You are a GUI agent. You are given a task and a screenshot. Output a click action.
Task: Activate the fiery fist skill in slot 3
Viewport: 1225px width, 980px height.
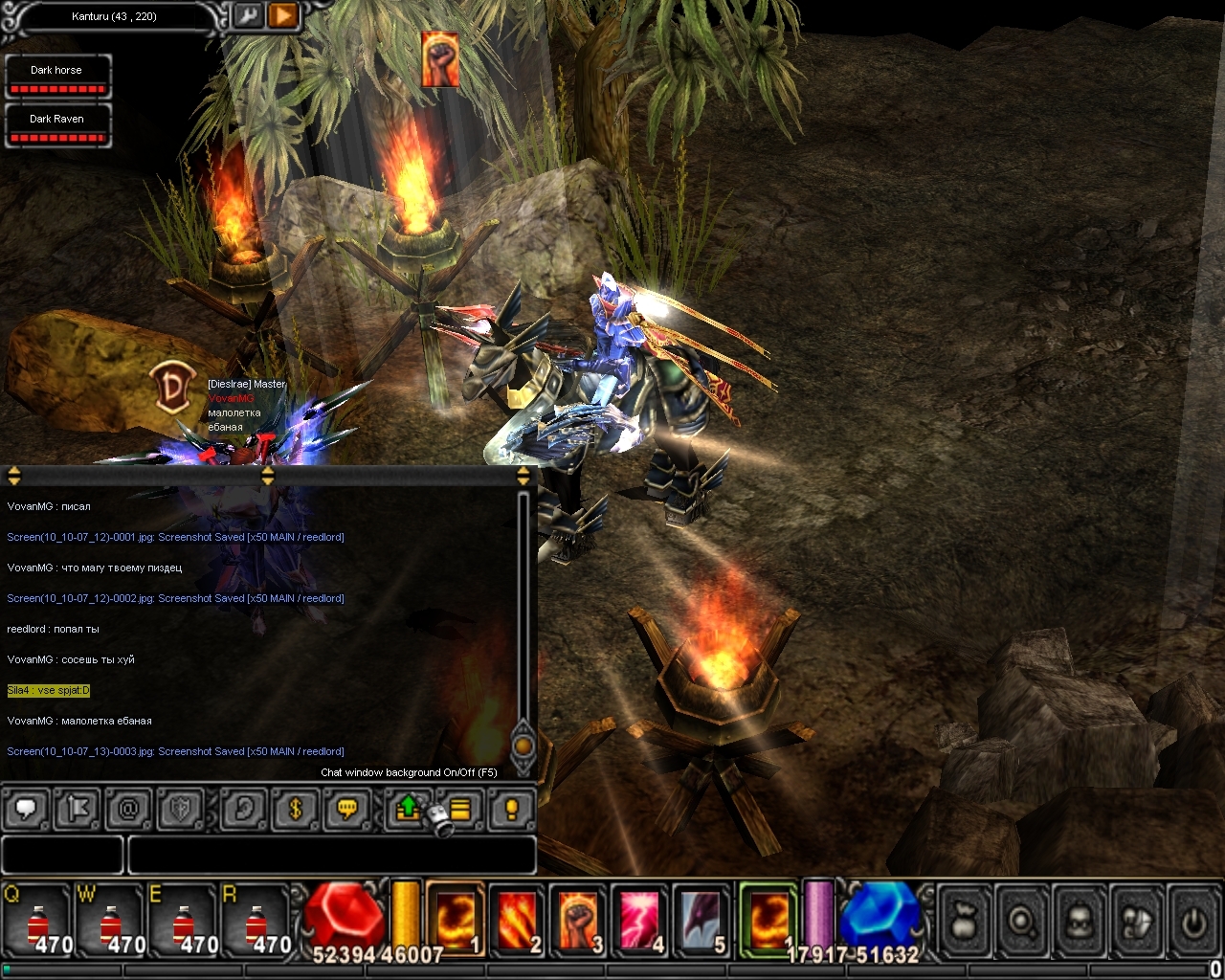click(x=578, y=921)
